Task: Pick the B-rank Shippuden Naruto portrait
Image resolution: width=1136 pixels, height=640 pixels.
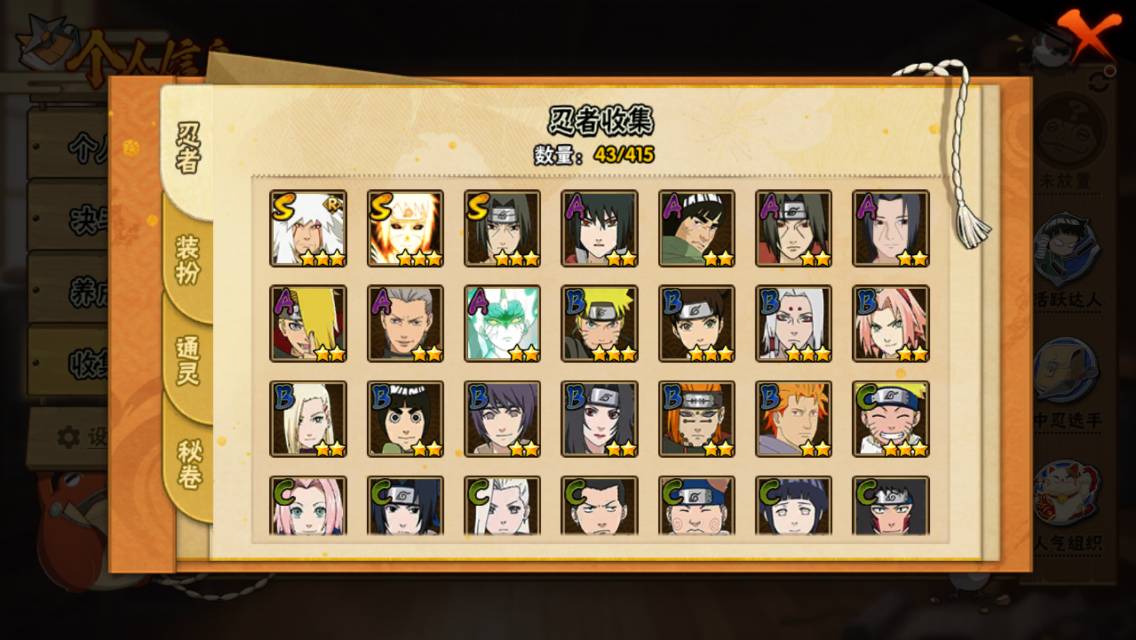Action: point(600,323)
